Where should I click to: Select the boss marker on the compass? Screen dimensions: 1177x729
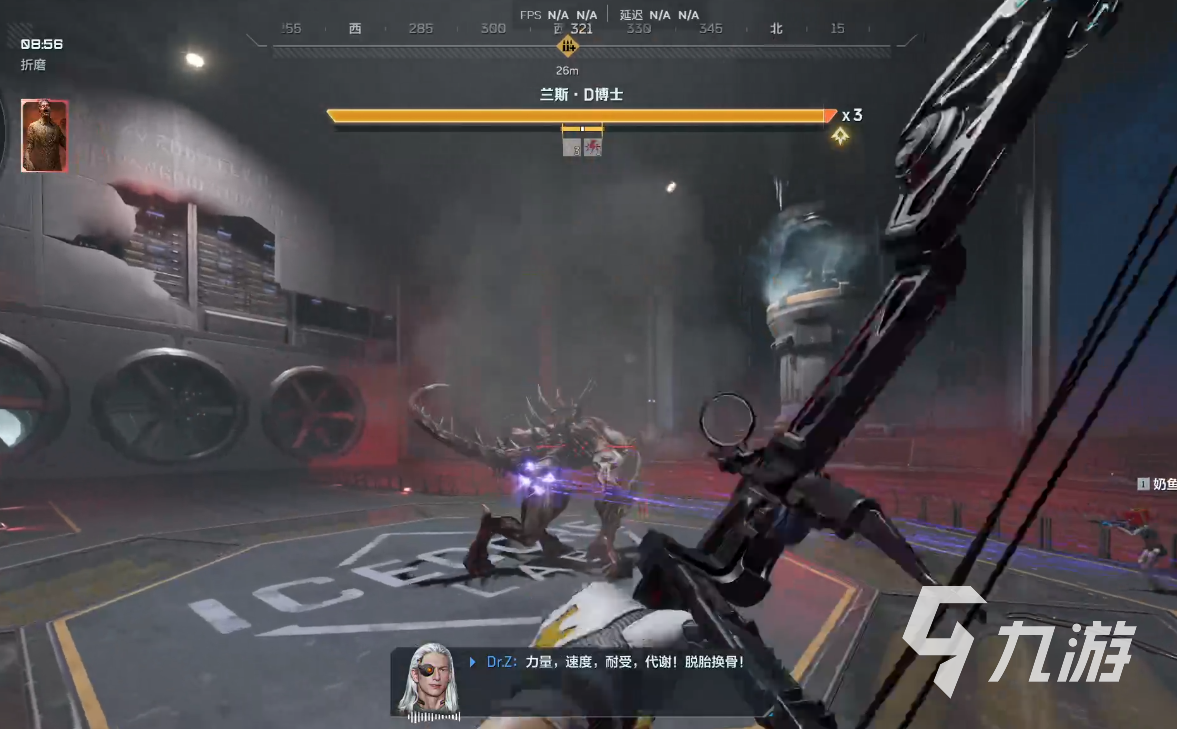click(x=568, y=46)
